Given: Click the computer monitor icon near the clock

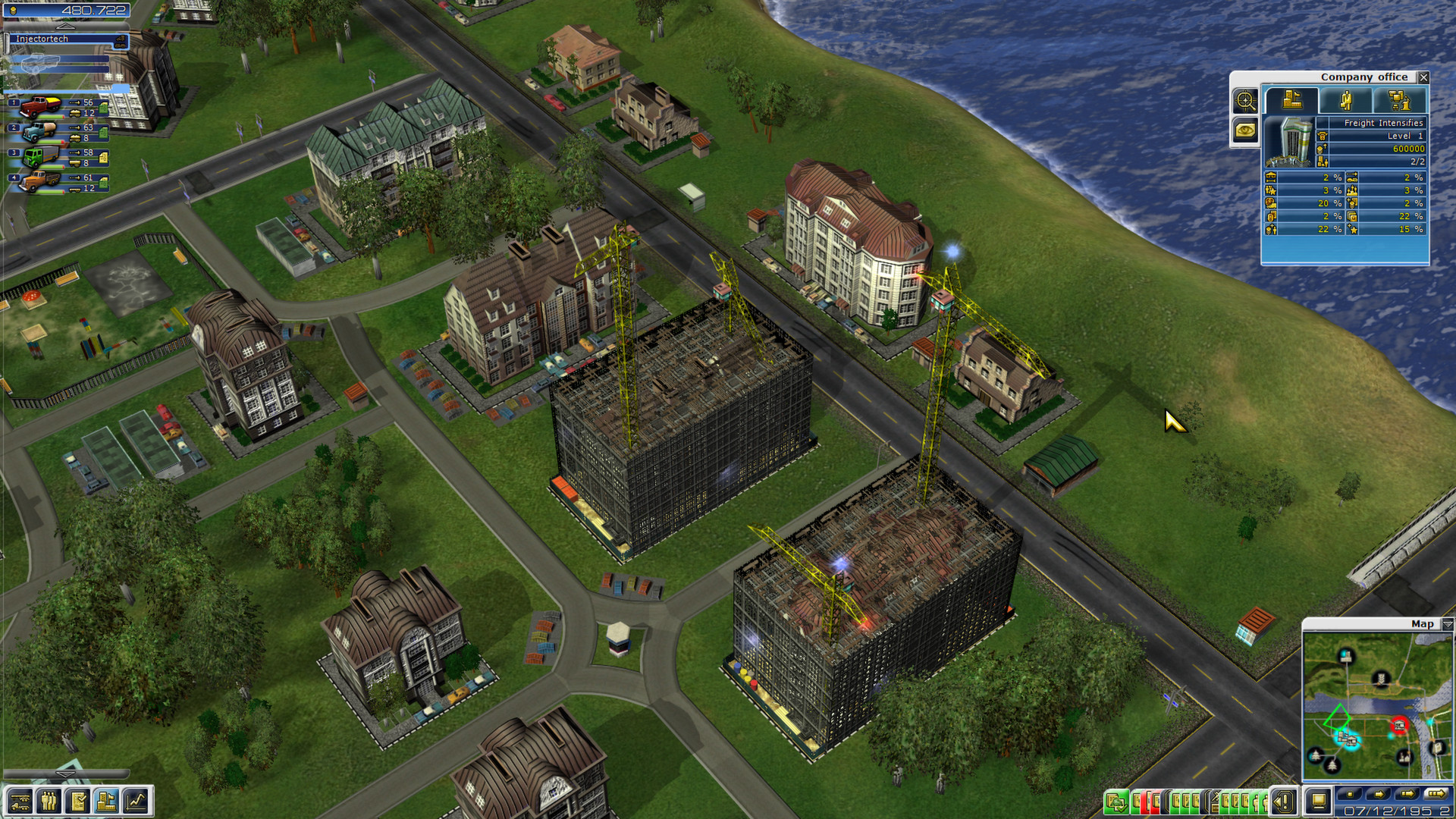Looking at the screenshot, I should tap(1319, 802).
